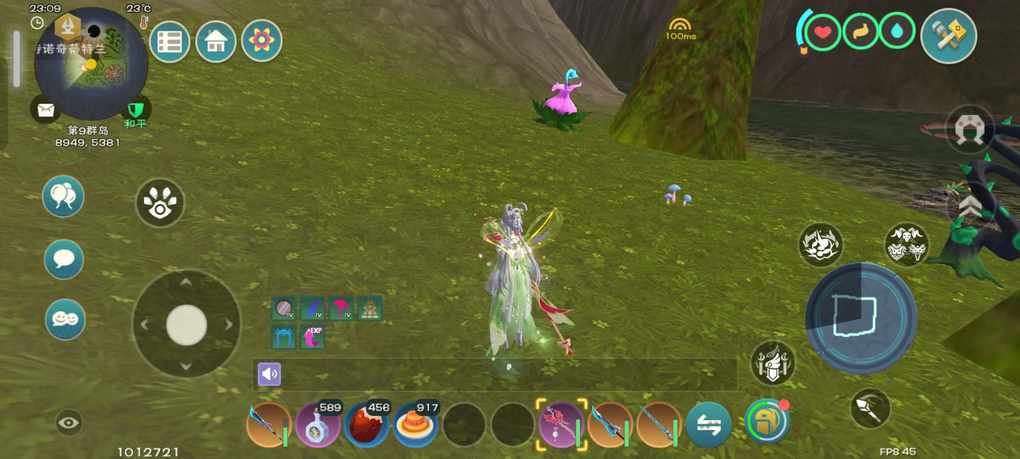This screenshot has width=1020, height=459.
Task: Open the balloons icon button
Action: coord(64,196)
